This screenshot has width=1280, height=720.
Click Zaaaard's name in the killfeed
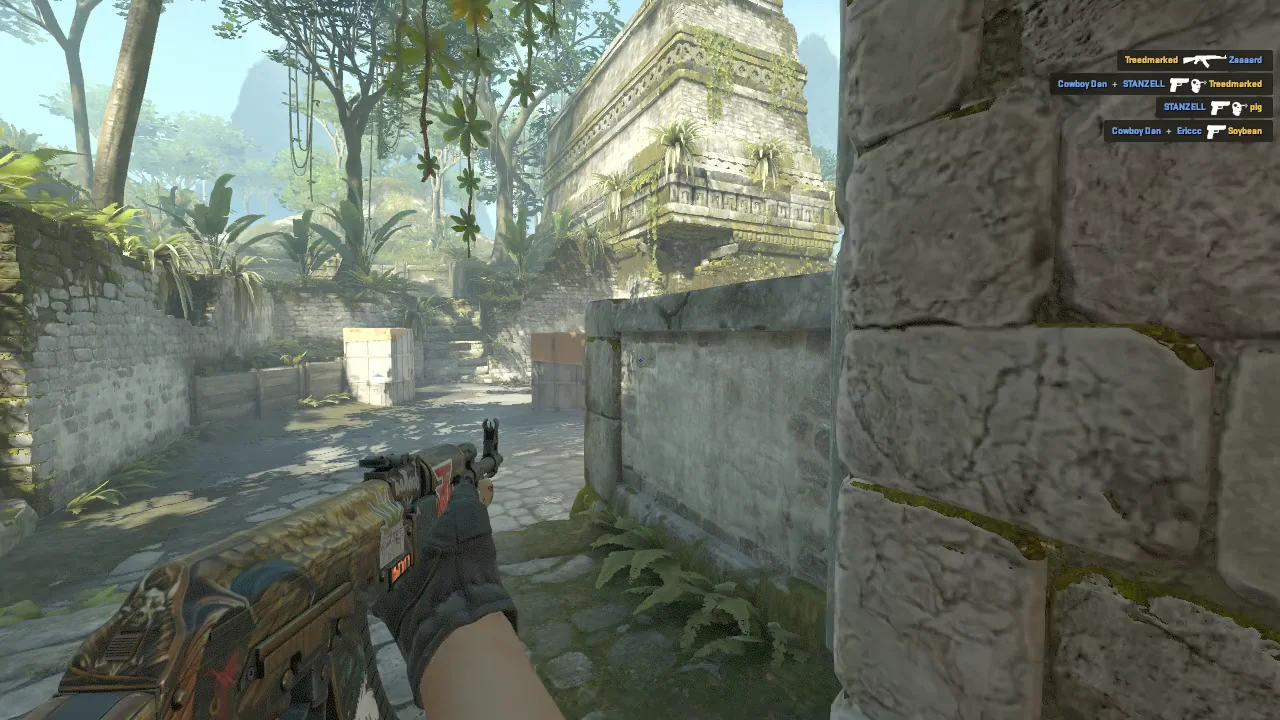coord(1246,60)
